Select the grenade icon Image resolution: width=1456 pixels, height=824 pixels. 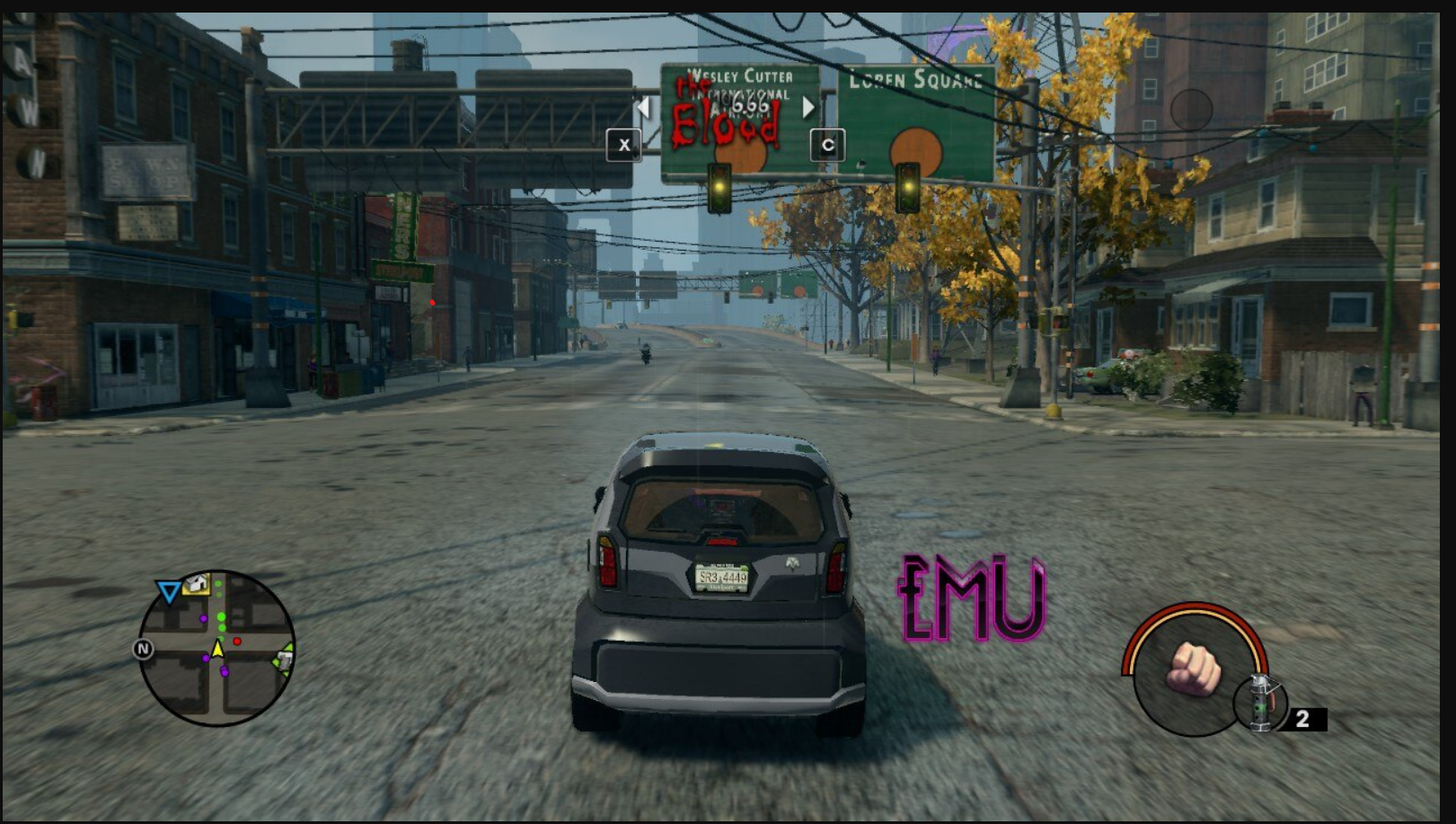1261,703
